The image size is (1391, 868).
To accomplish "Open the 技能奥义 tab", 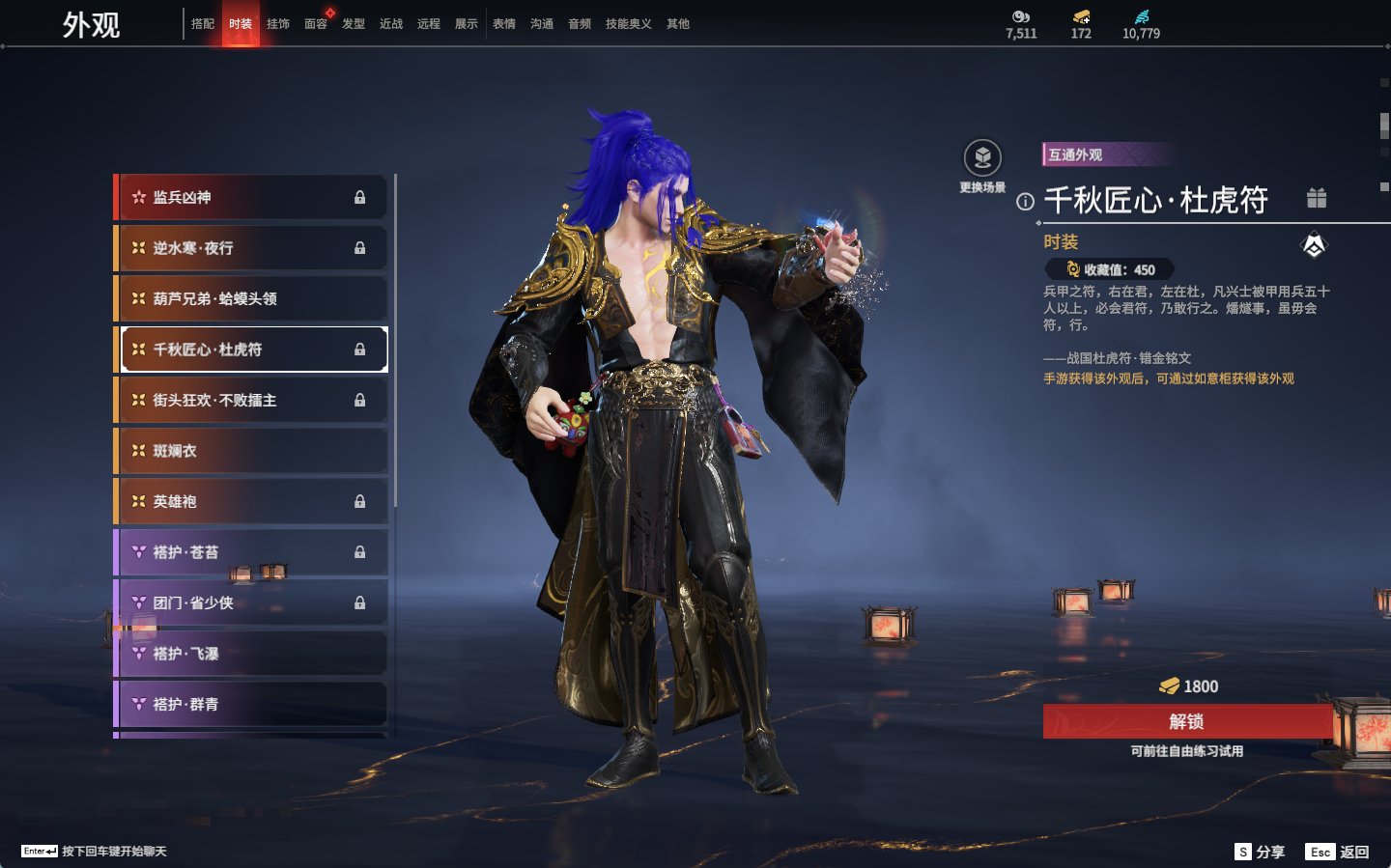I will pyautogui.click(x=628, y=23).
